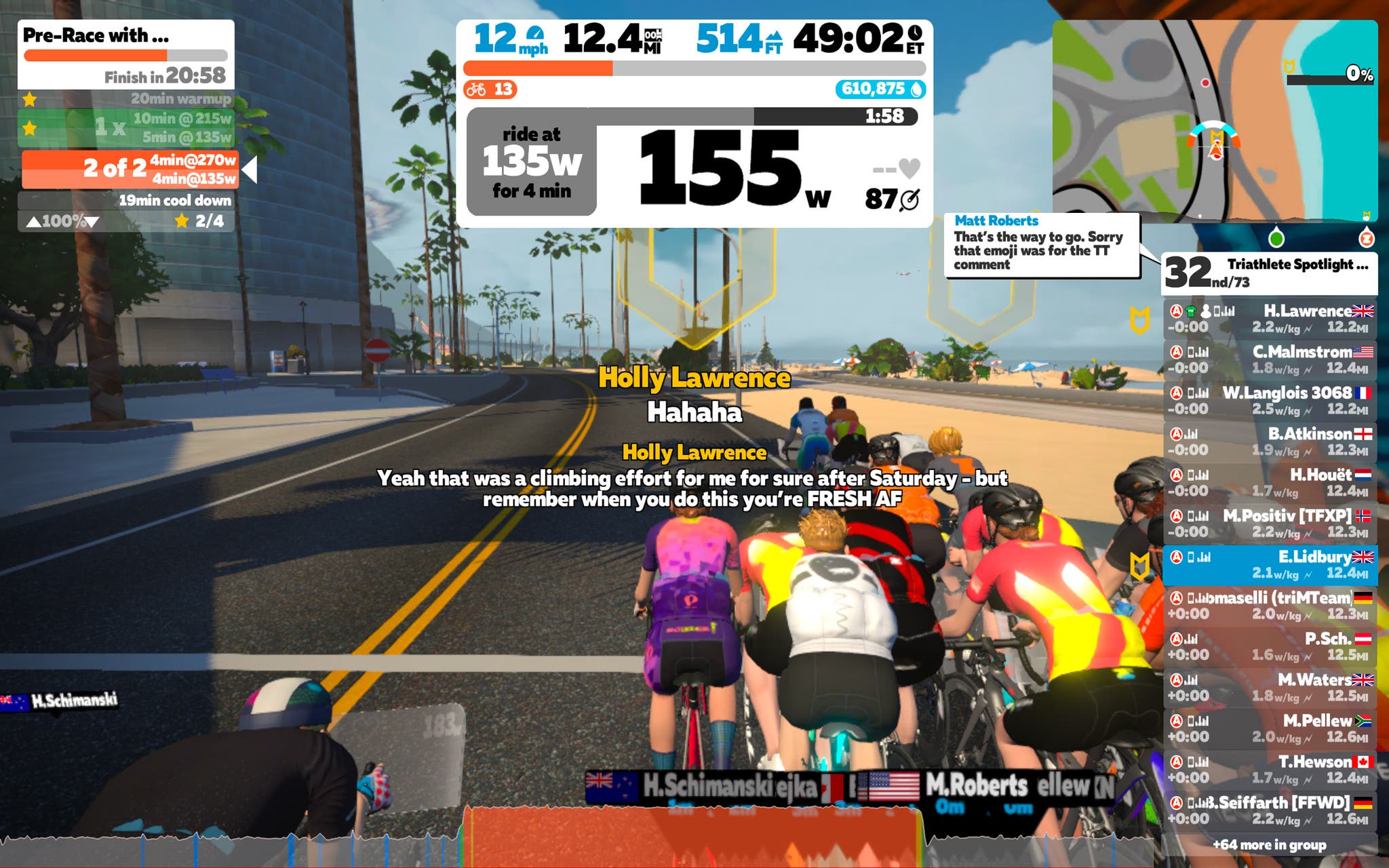Select H.Lawrence in the rider list

[1270, 319]
